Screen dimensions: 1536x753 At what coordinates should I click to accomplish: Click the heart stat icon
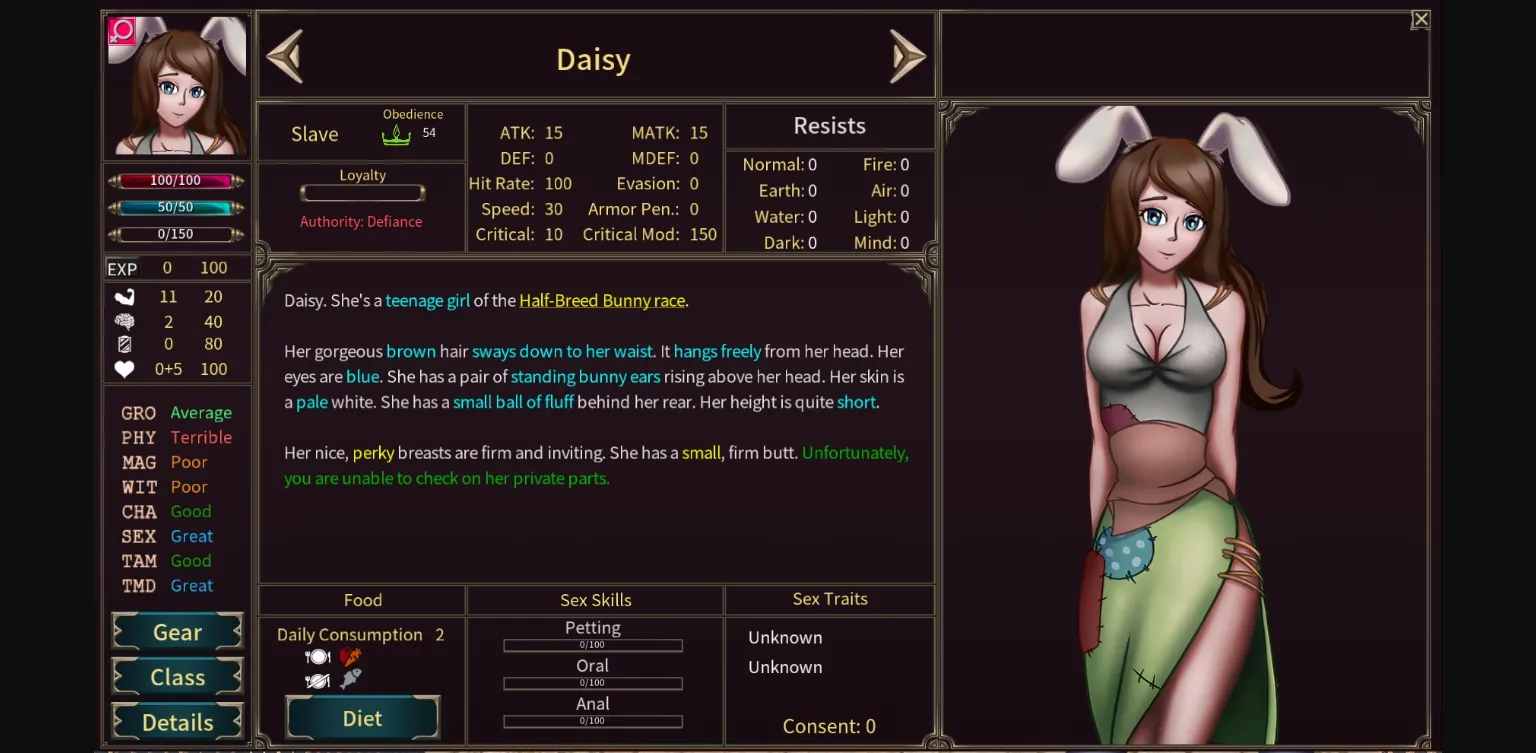[126, 369]
